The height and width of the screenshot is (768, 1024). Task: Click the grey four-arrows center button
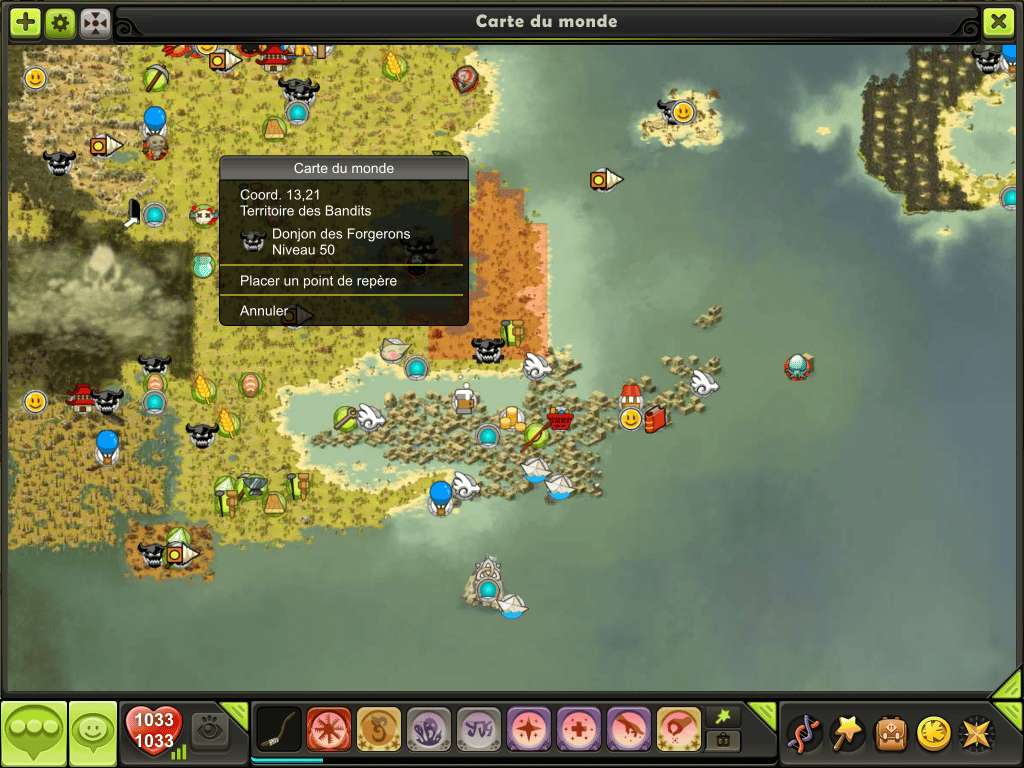[95, 22]
